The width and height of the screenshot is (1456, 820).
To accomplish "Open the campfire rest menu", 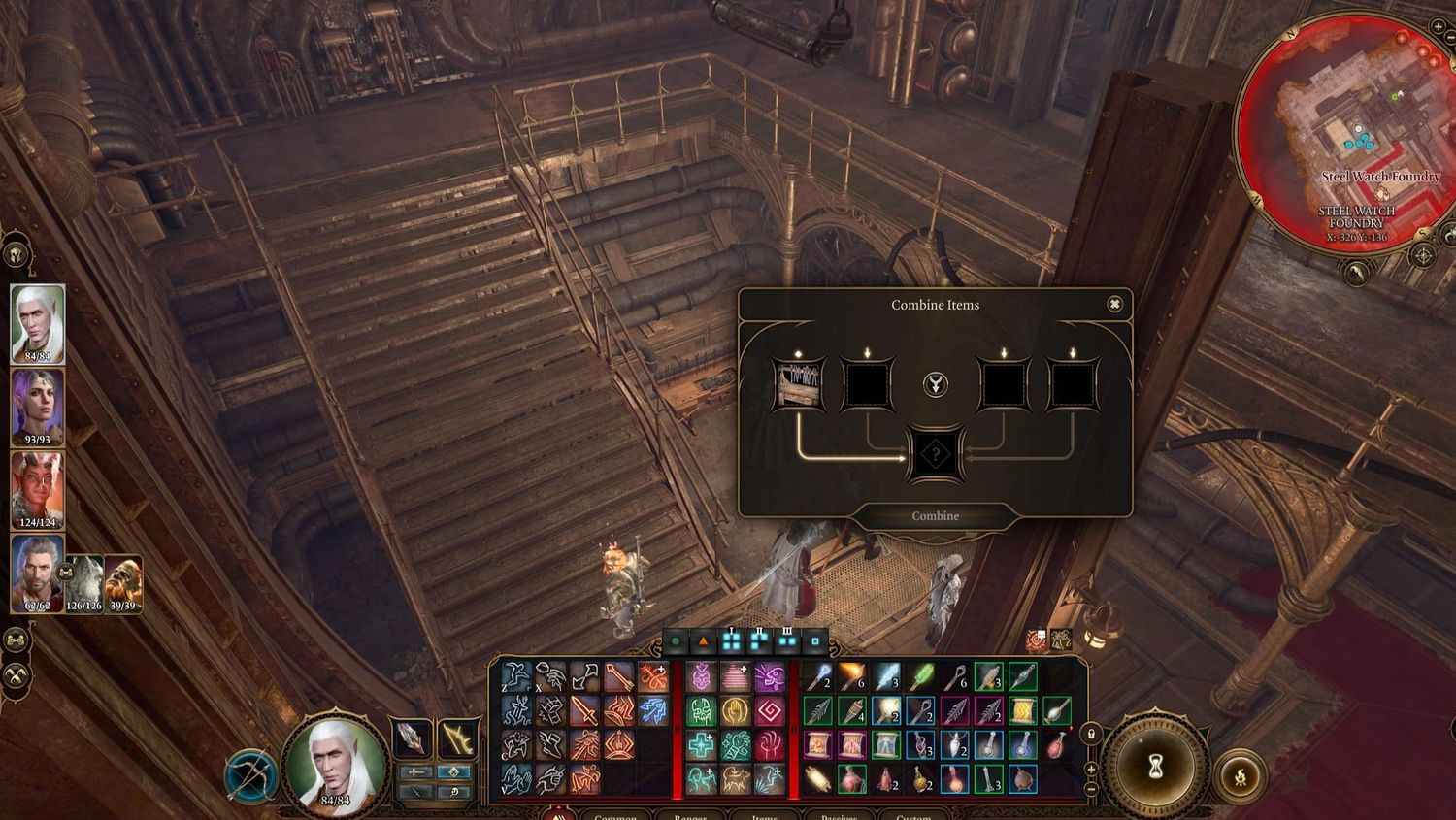I will tap(1240, 775).
